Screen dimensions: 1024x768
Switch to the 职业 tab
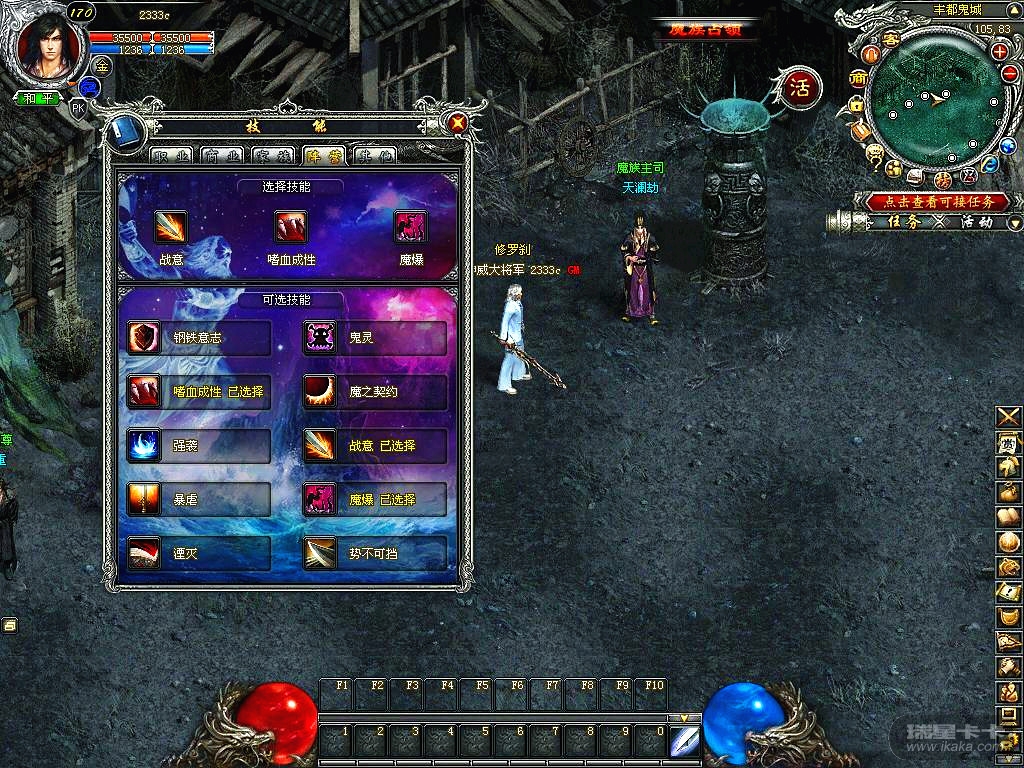(x=172, y=155)
